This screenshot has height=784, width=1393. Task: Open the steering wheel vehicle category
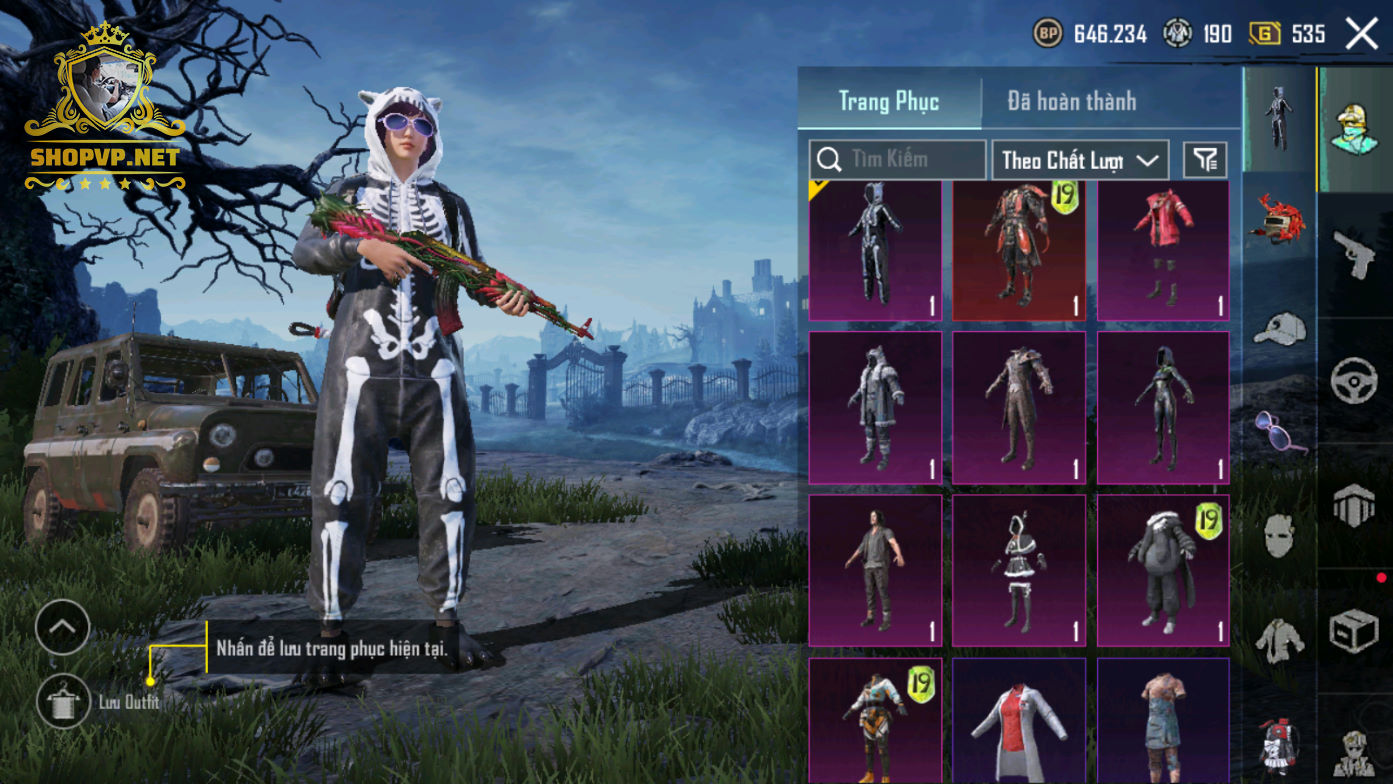(1355, 381)
